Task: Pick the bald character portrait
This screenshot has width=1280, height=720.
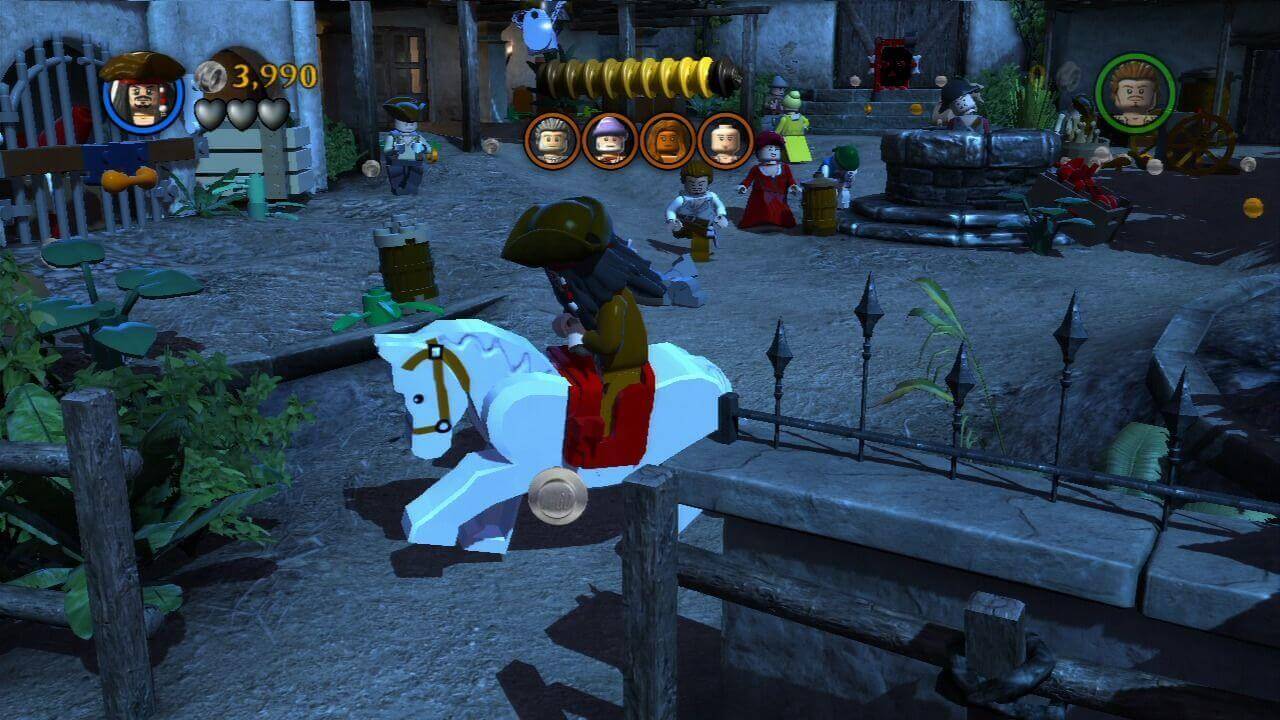Action: point(725,141)
